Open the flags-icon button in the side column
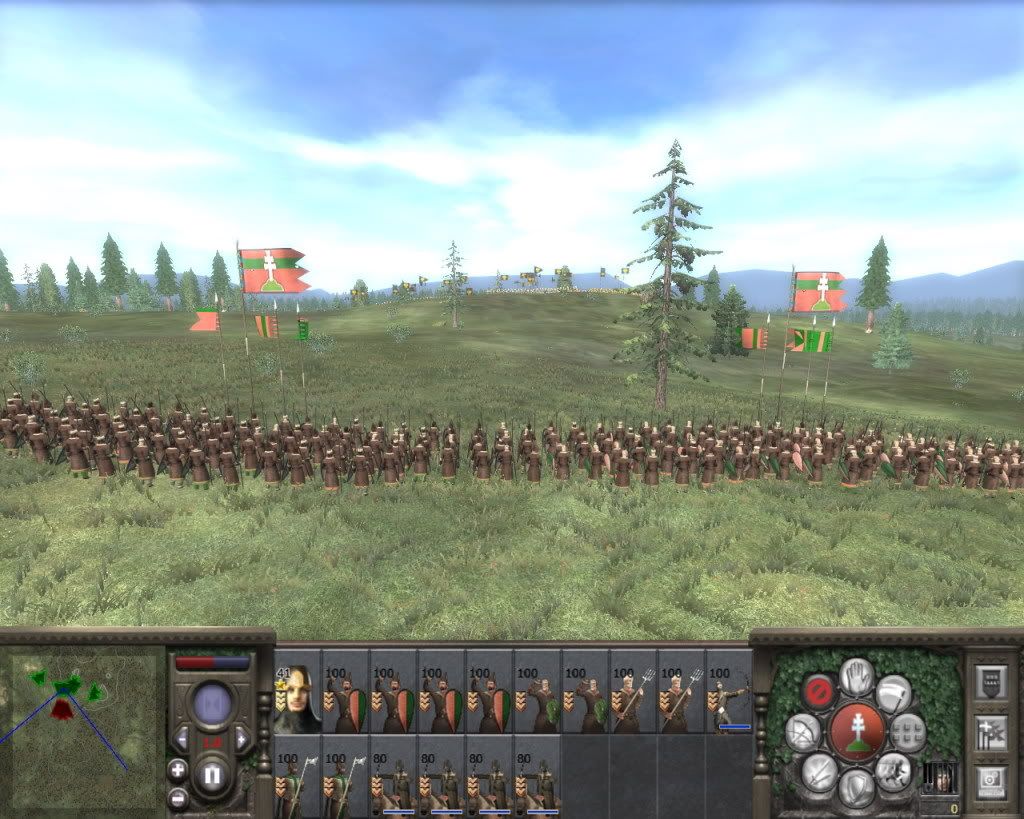 (991, 732)
